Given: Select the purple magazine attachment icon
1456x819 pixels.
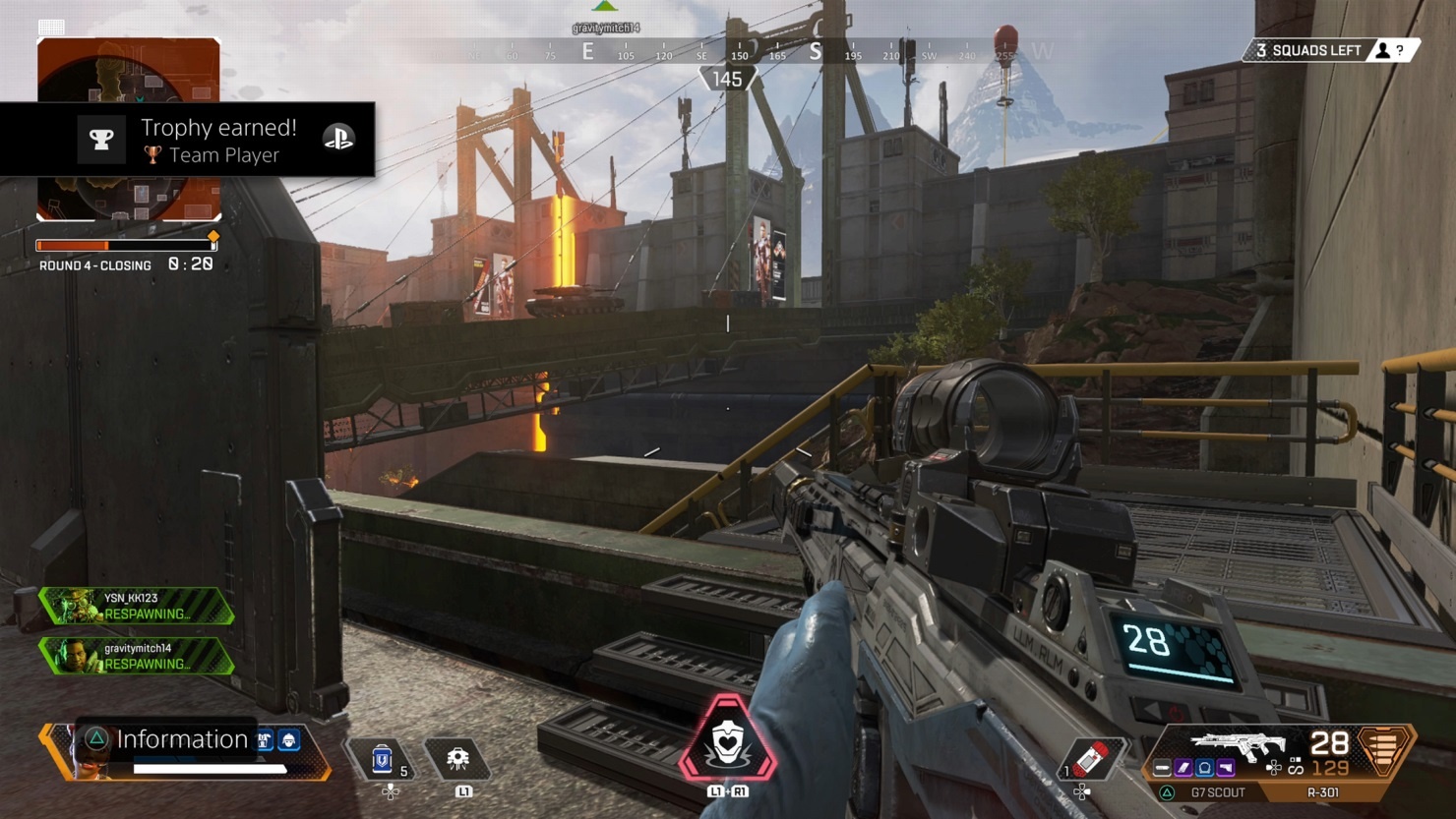Looking at the screenshot, I should [x=1183, y=768].
